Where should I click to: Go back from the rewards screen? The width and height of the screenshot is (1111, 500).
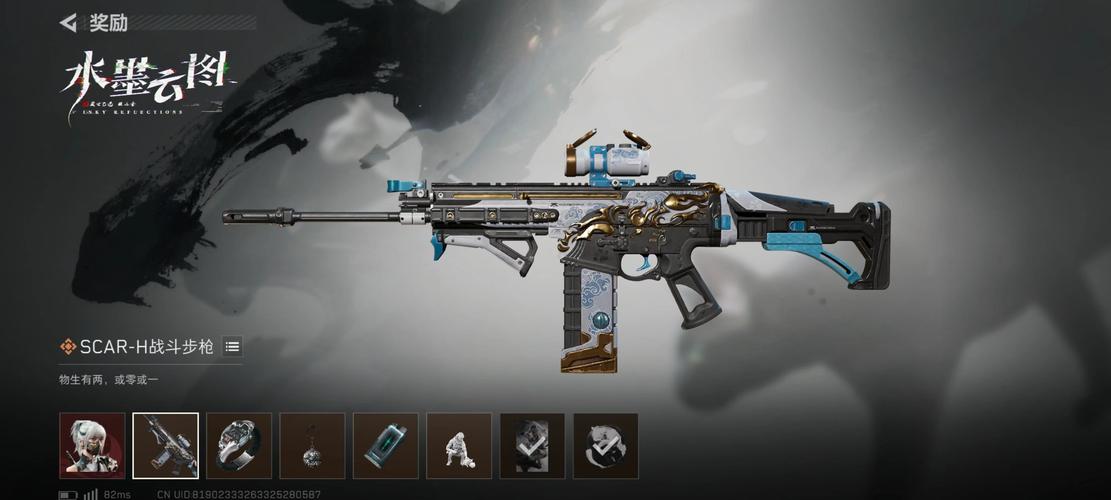pos(68,22)
